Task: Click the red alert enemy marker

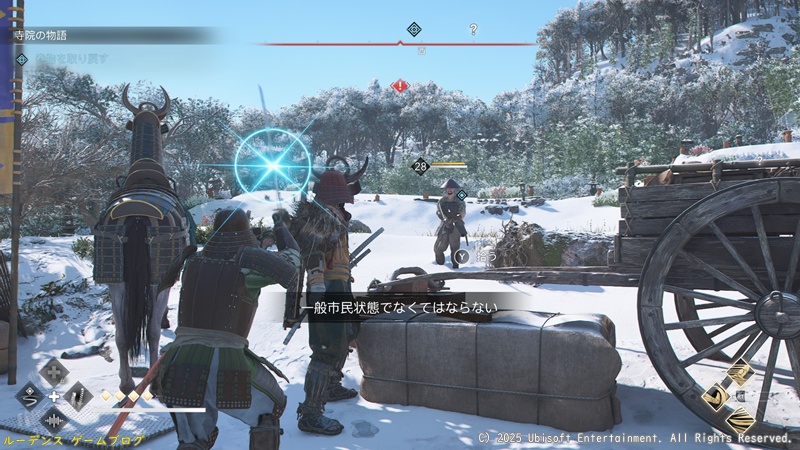Action: 401,86
